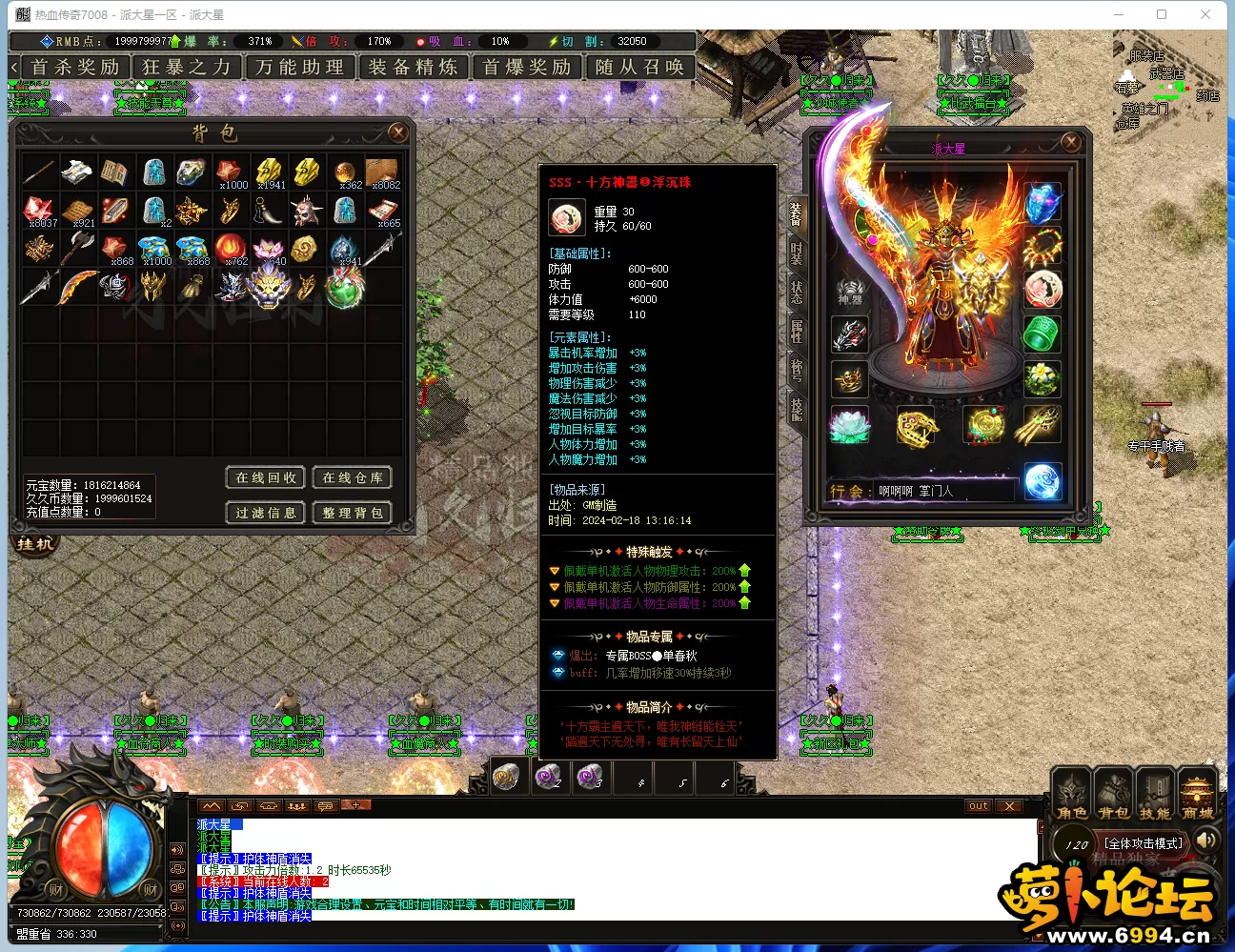Open the 随从召唤 menu
This screenshot has width=1235, height=952.
tap(639, 68)
